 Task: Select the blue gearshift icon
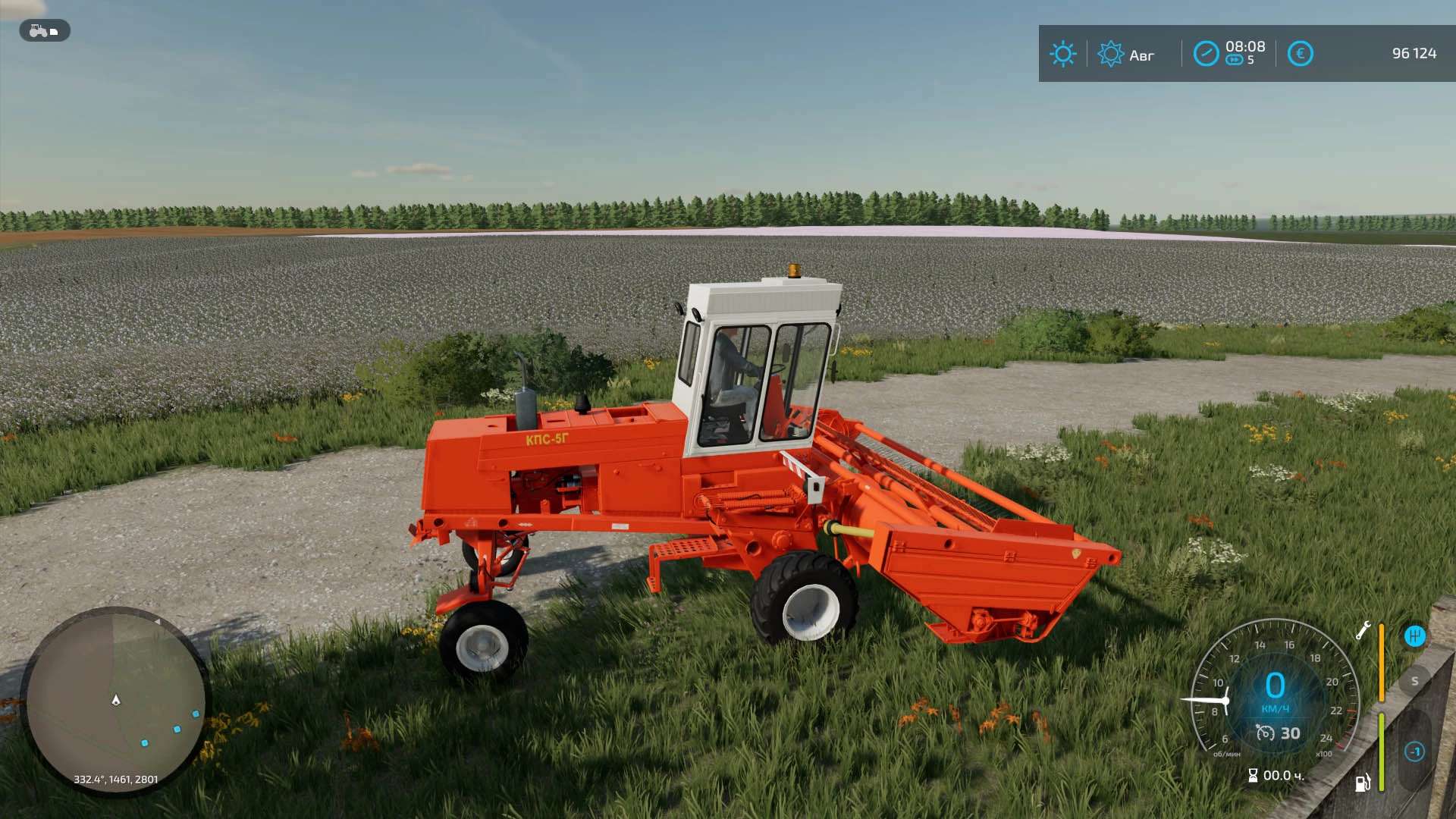1414,636
